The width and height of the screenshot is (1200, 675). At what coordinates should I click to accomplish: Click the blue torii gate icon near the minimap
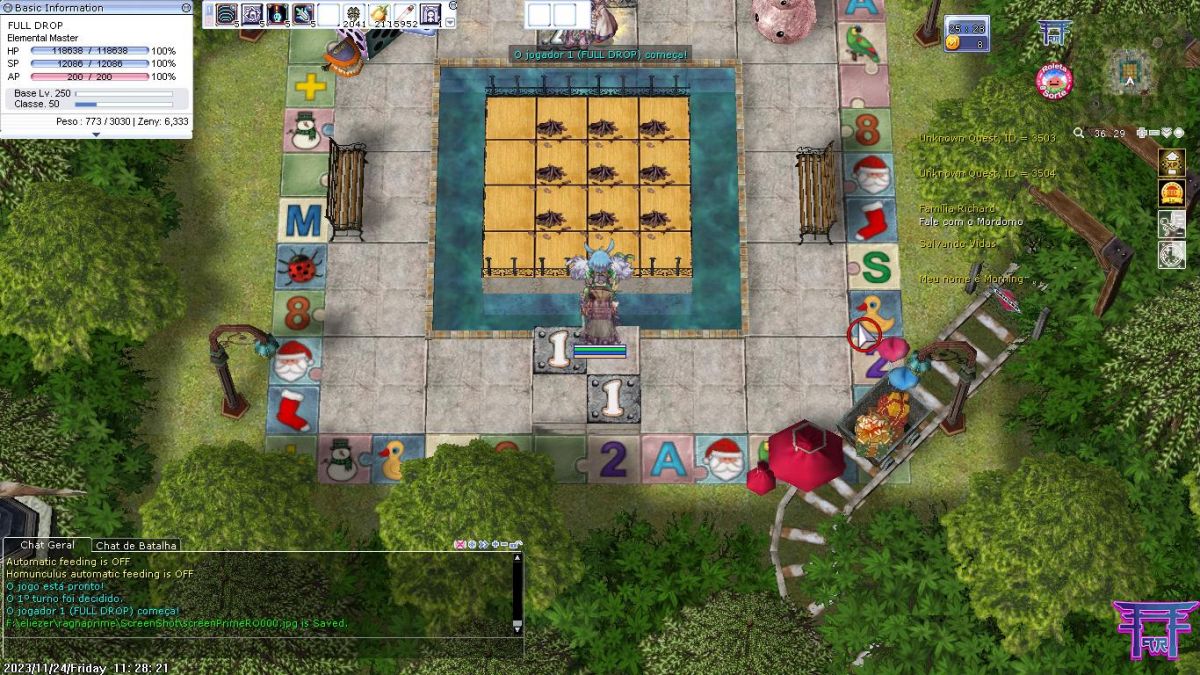(1054, 33)
